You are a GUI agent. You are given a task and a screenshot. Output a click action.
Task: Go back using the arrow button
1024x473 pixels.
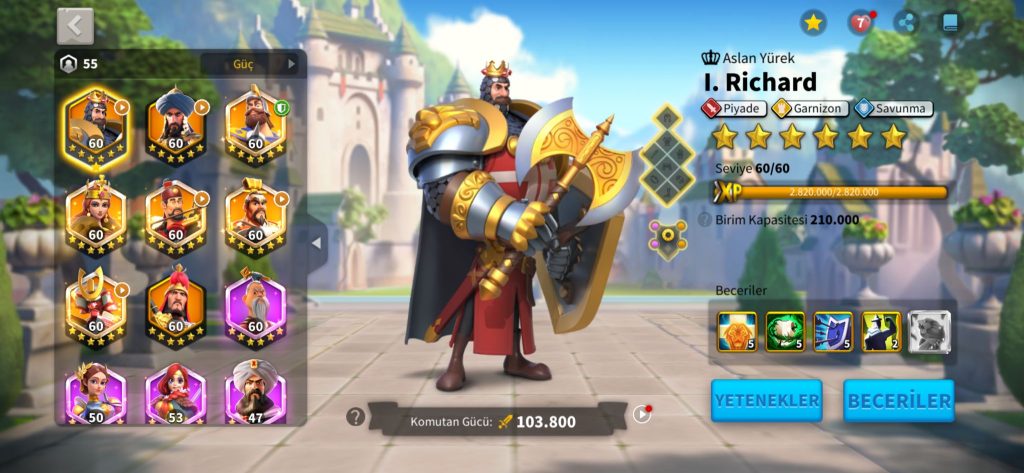75,27
